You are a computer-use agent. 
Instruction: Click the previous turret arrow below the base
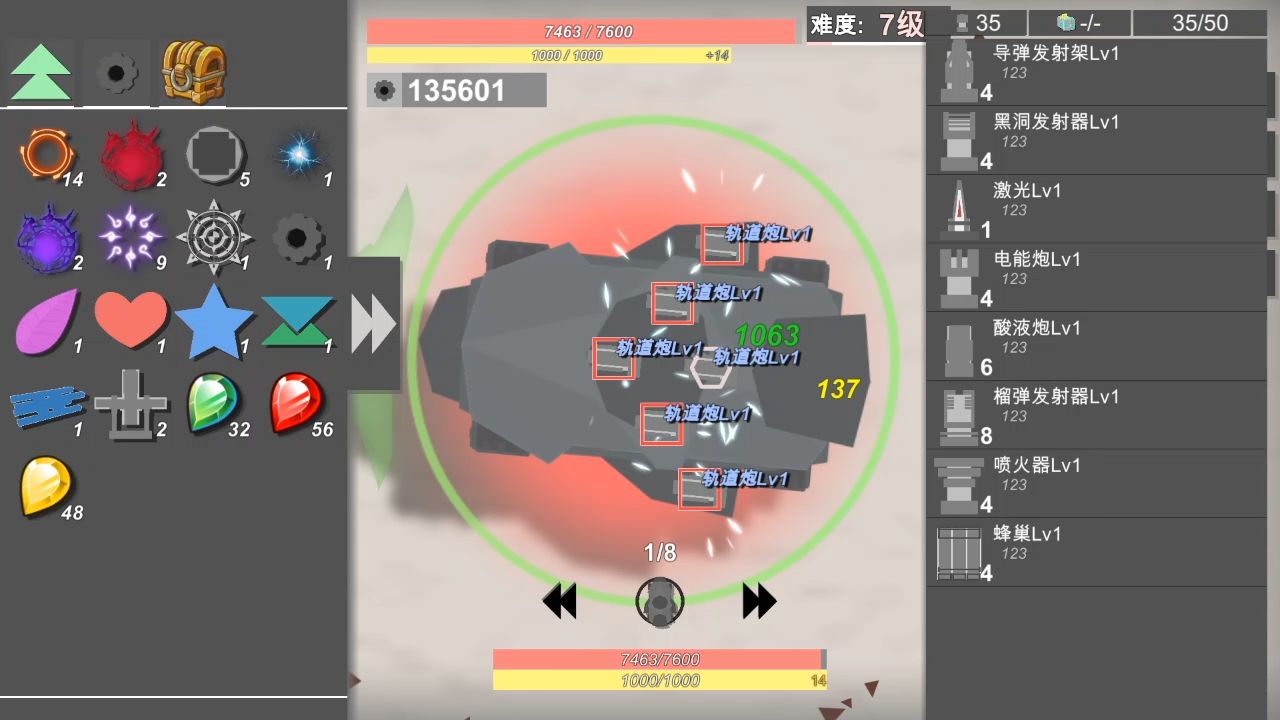[x=560, y=601]
